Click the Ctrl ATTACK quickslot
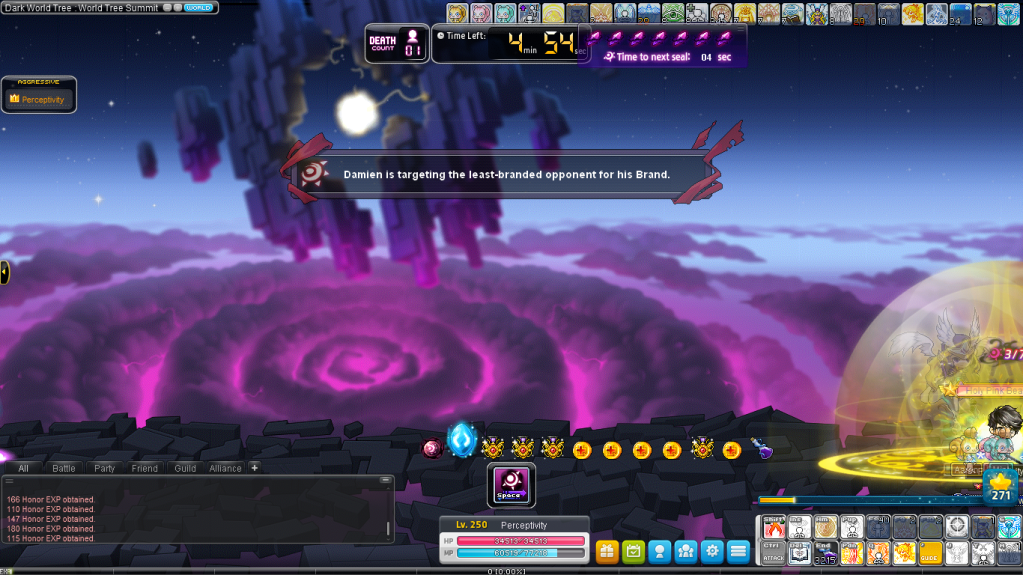 774,552
